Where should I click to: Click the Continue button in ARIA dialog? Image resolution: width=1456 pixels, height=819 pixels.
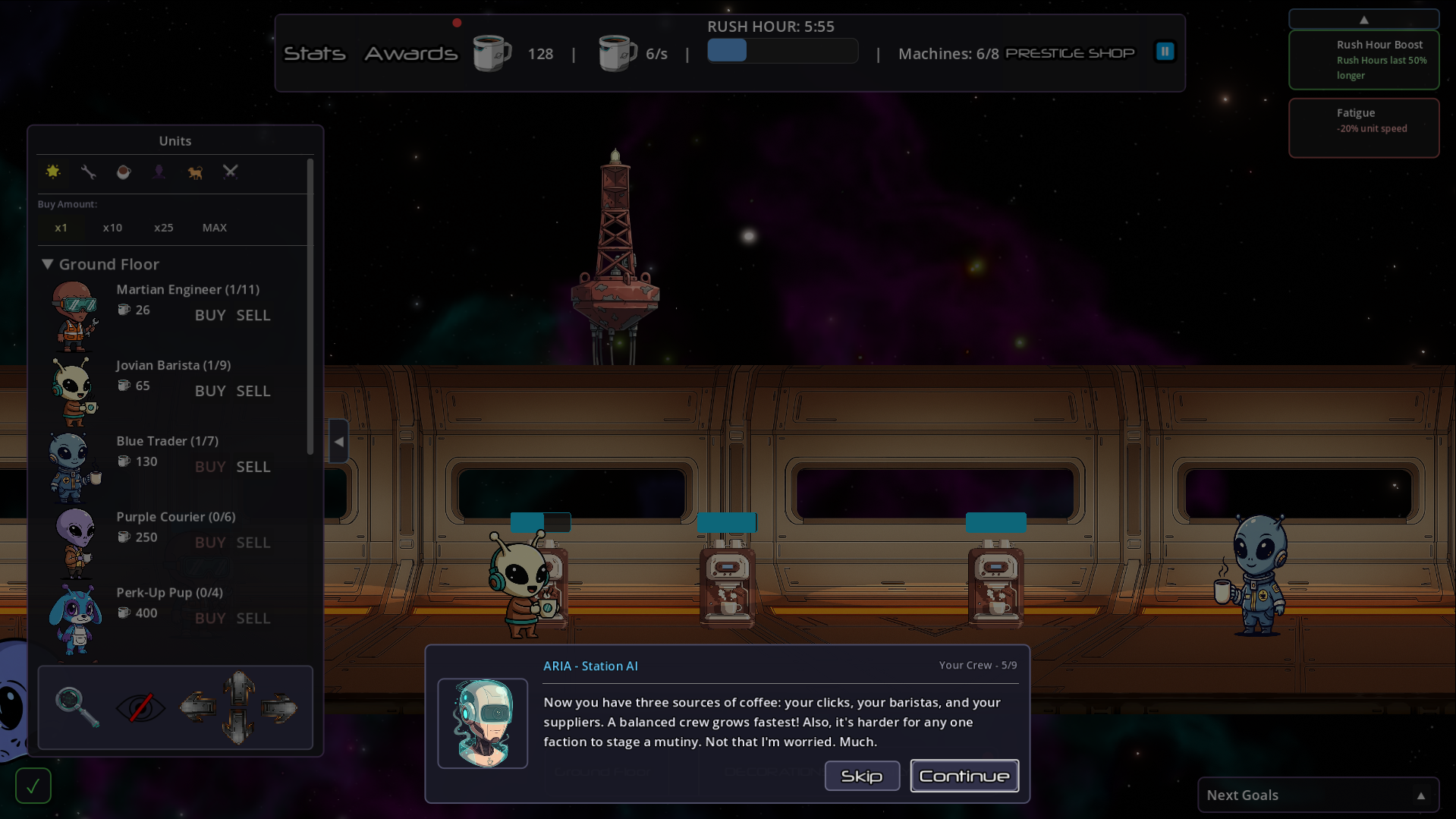point(964,776)
